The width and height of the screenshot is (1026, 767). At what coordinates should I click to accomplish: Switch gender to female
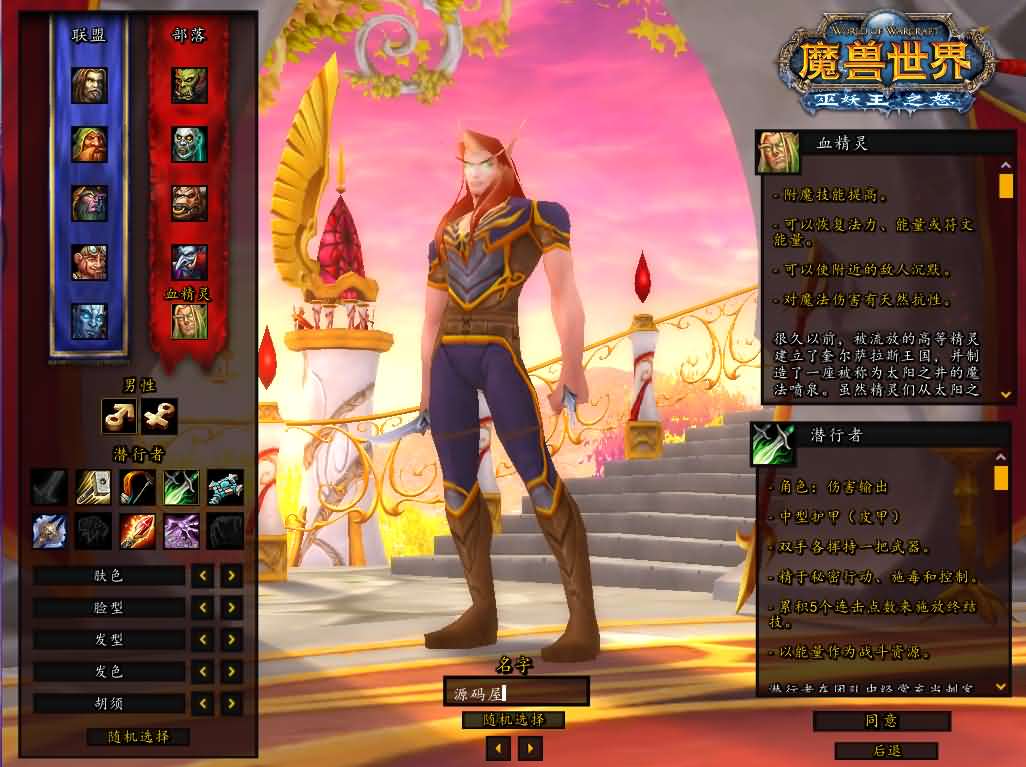pos(159,415)
